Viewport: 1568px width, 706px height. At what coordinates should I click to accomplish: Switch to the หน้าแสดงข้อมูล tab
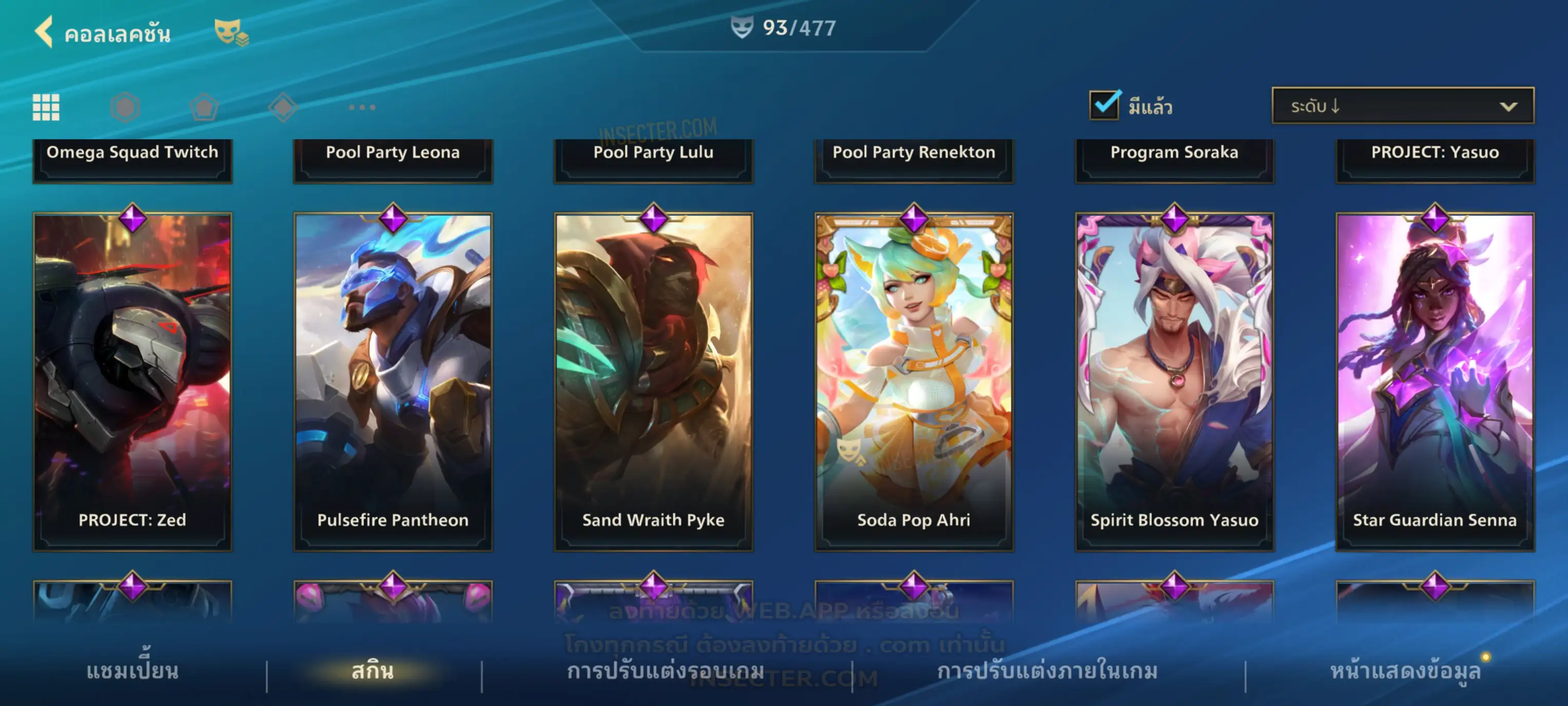pyautogui.click(x=1405, y=671)
